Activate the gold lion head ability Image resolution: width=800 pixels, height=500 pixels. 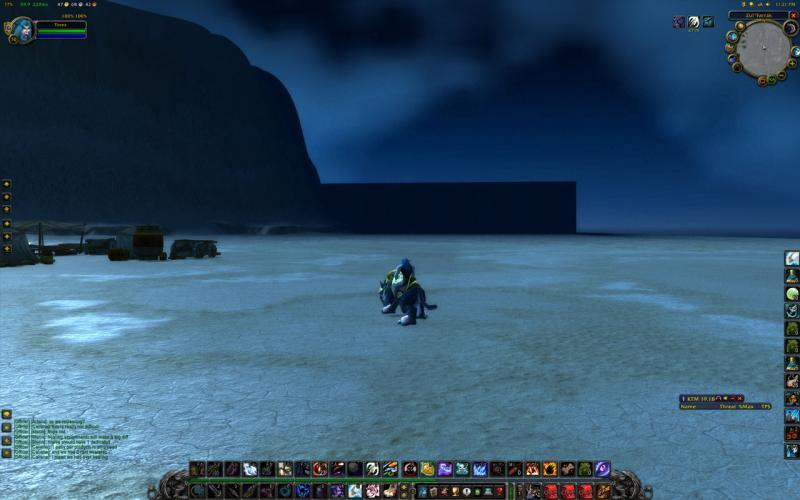click(x=427, y=468)
